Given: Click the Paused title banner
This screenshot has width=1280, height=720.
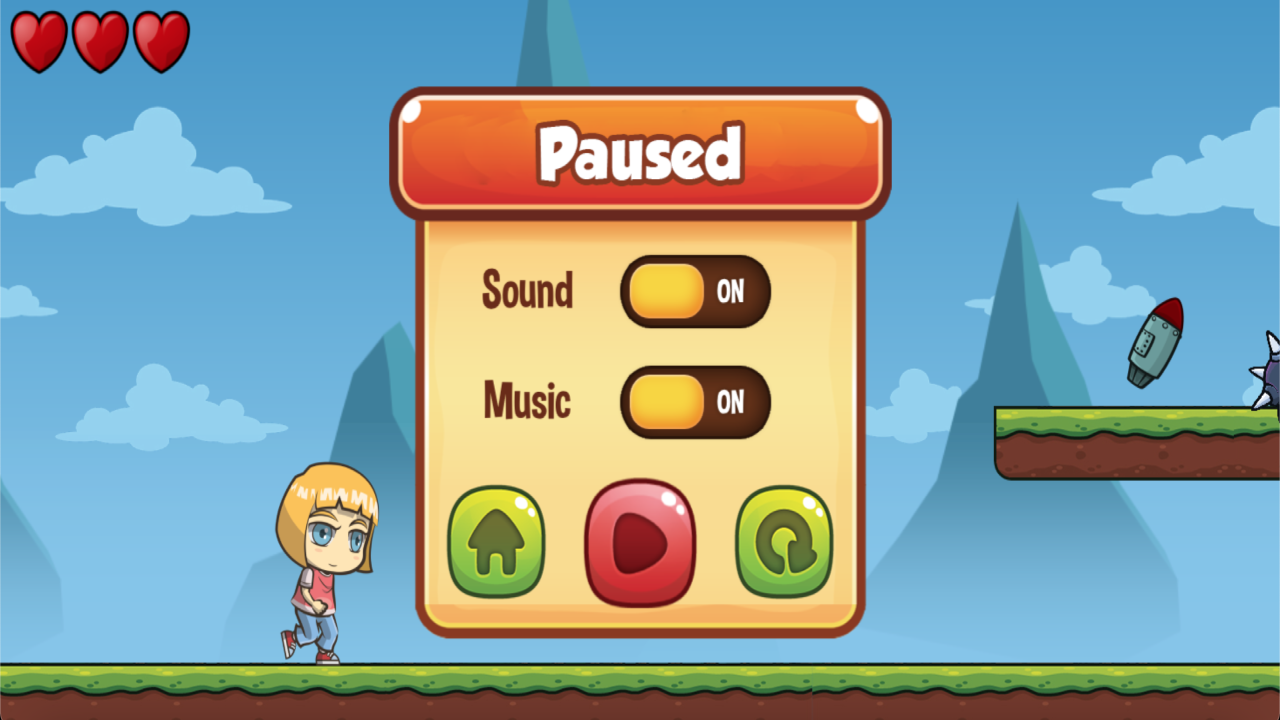Looking at the screenshot, I should click(x=639, y=153).
